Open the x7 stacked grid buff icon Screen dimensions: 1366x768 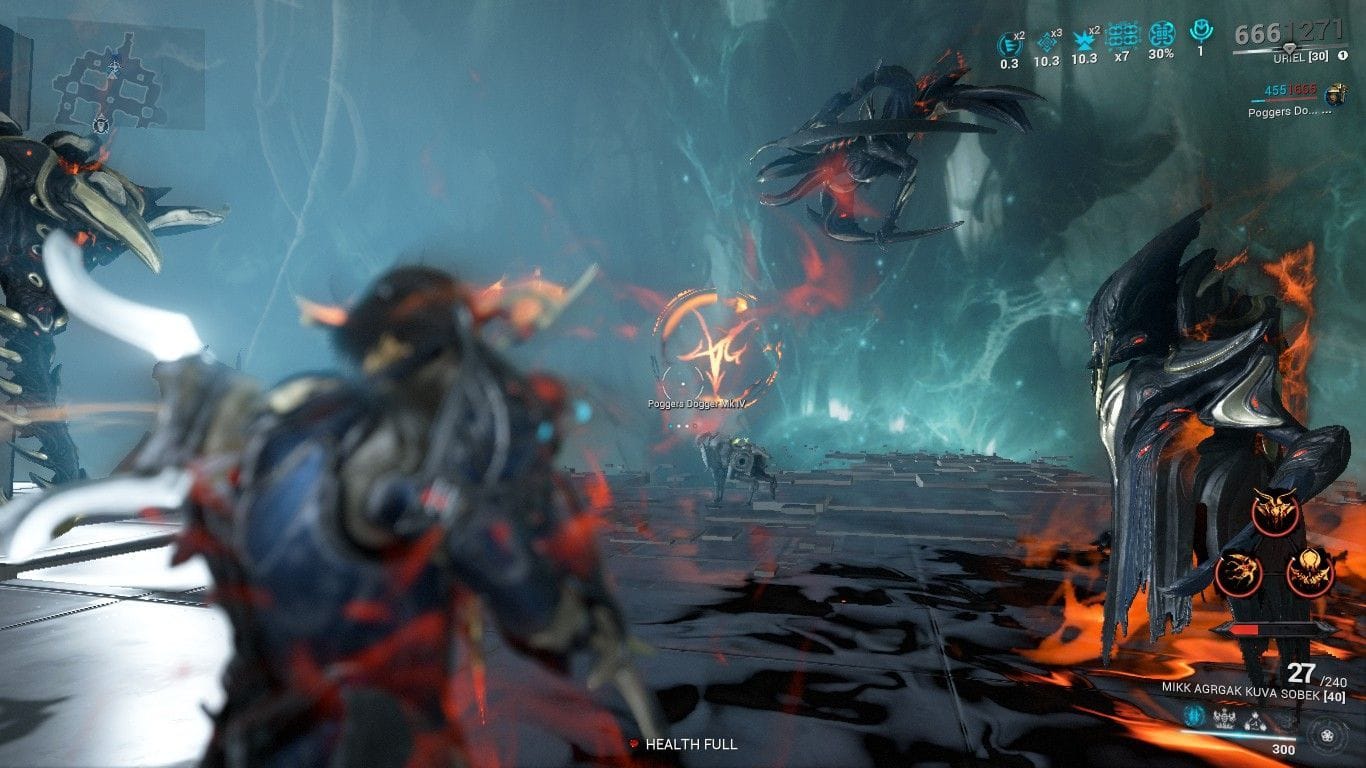coord(1124,36)
